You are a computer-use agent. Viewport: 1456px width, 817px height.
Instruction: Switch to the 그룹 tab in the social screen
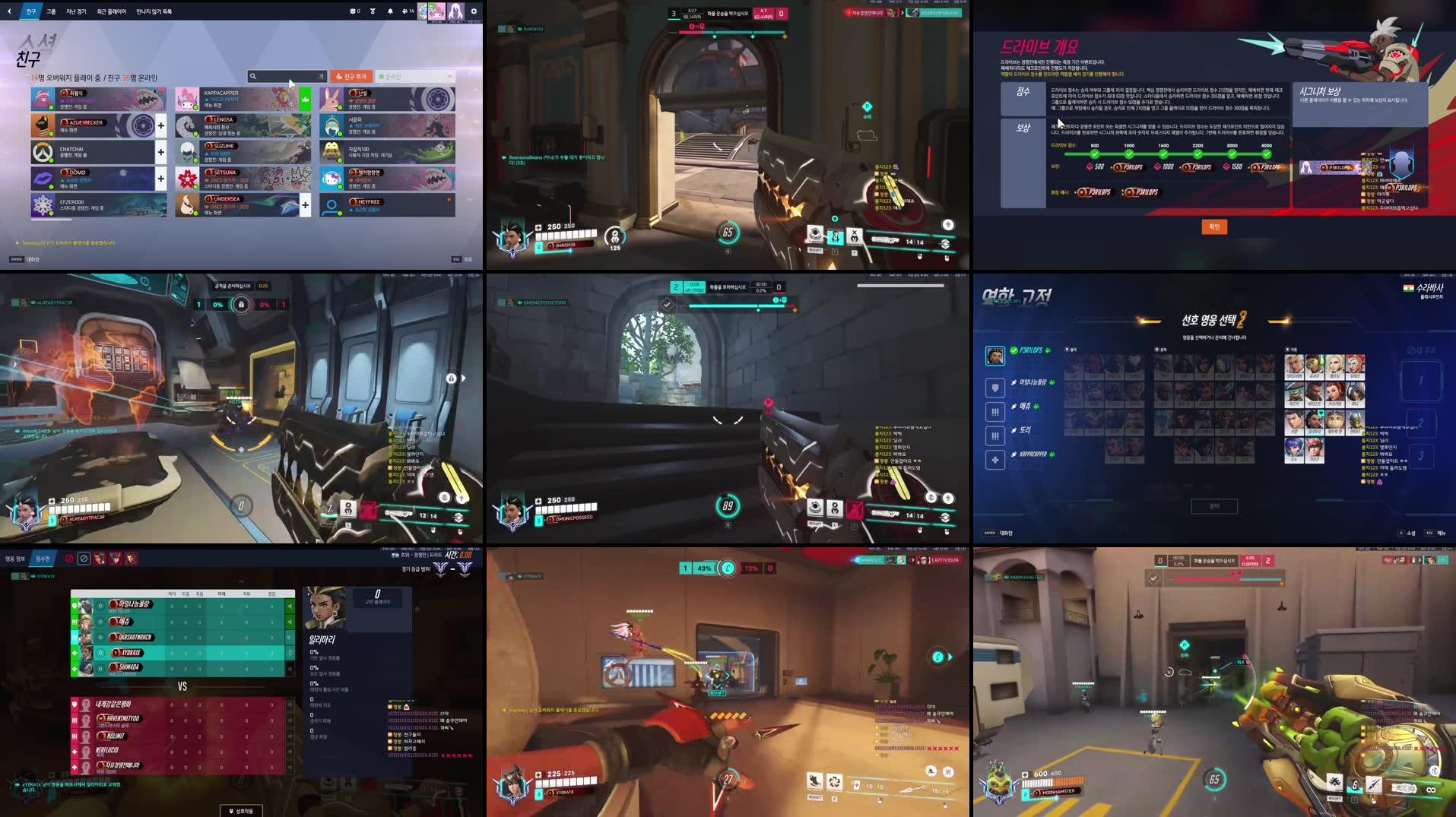(x=50, y=11)
